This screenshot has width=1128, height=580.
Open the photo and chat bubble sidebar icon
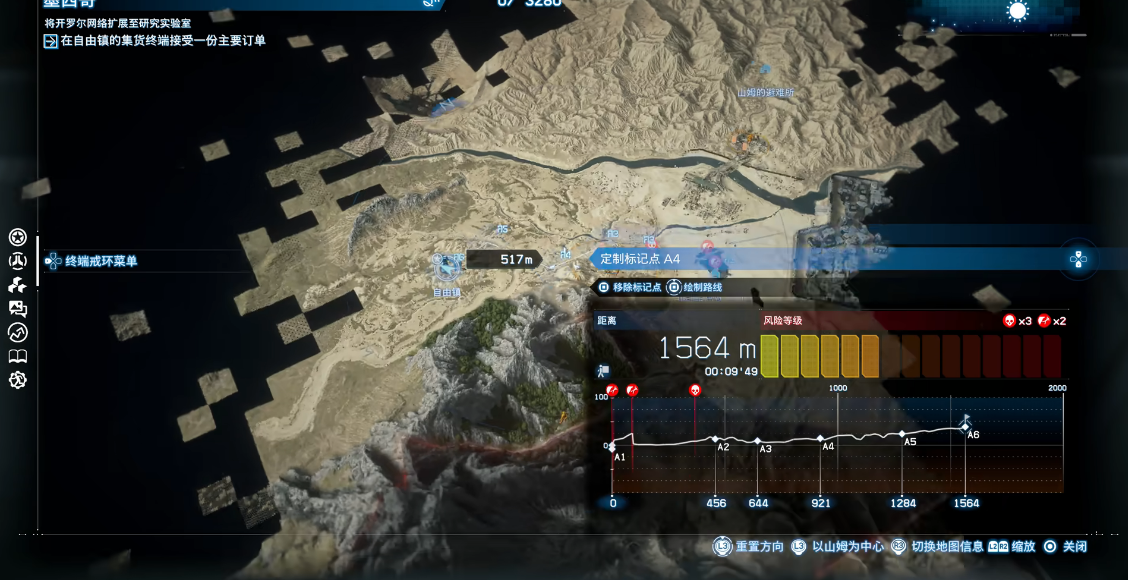coord(17,309)
